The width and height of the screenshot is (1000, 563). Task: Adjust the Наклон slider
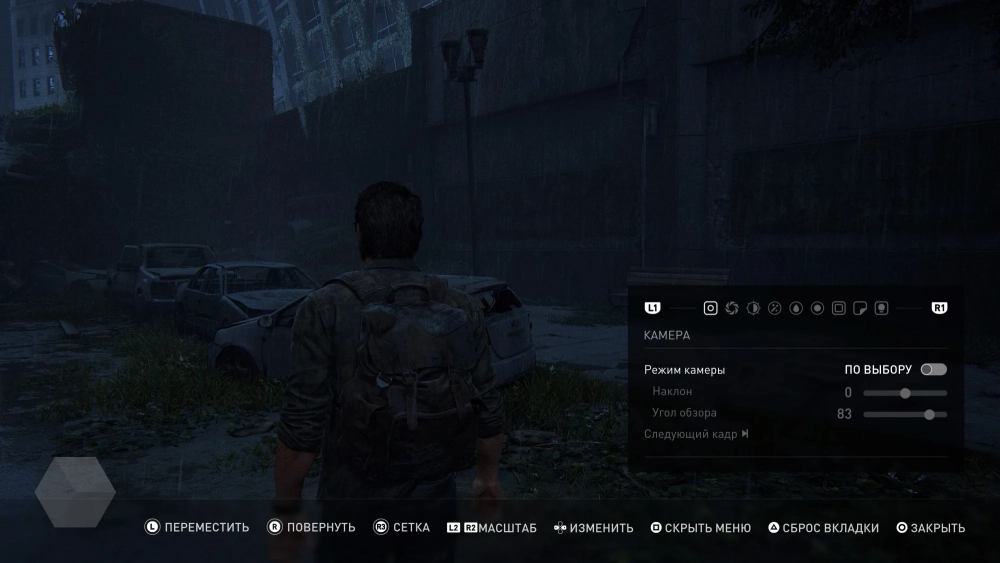pos(905,393)
